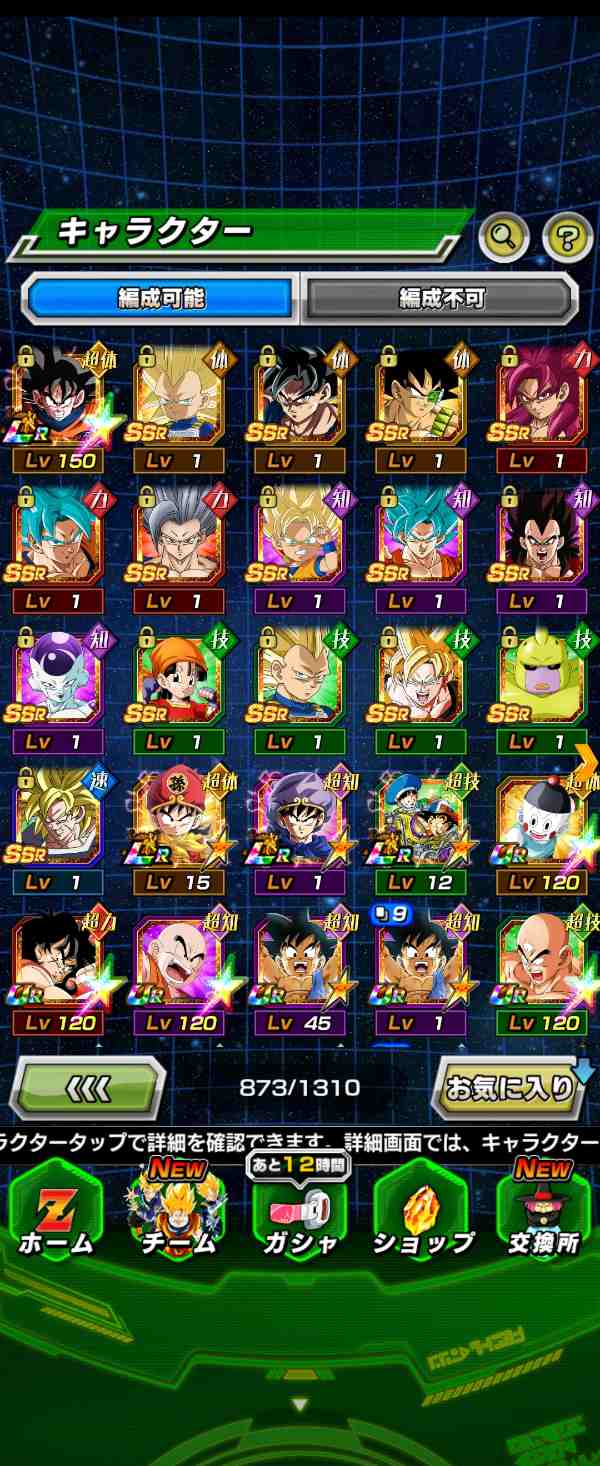Select the card with the 9 badge
This screenshot has height=1466, width=600.
421,967
